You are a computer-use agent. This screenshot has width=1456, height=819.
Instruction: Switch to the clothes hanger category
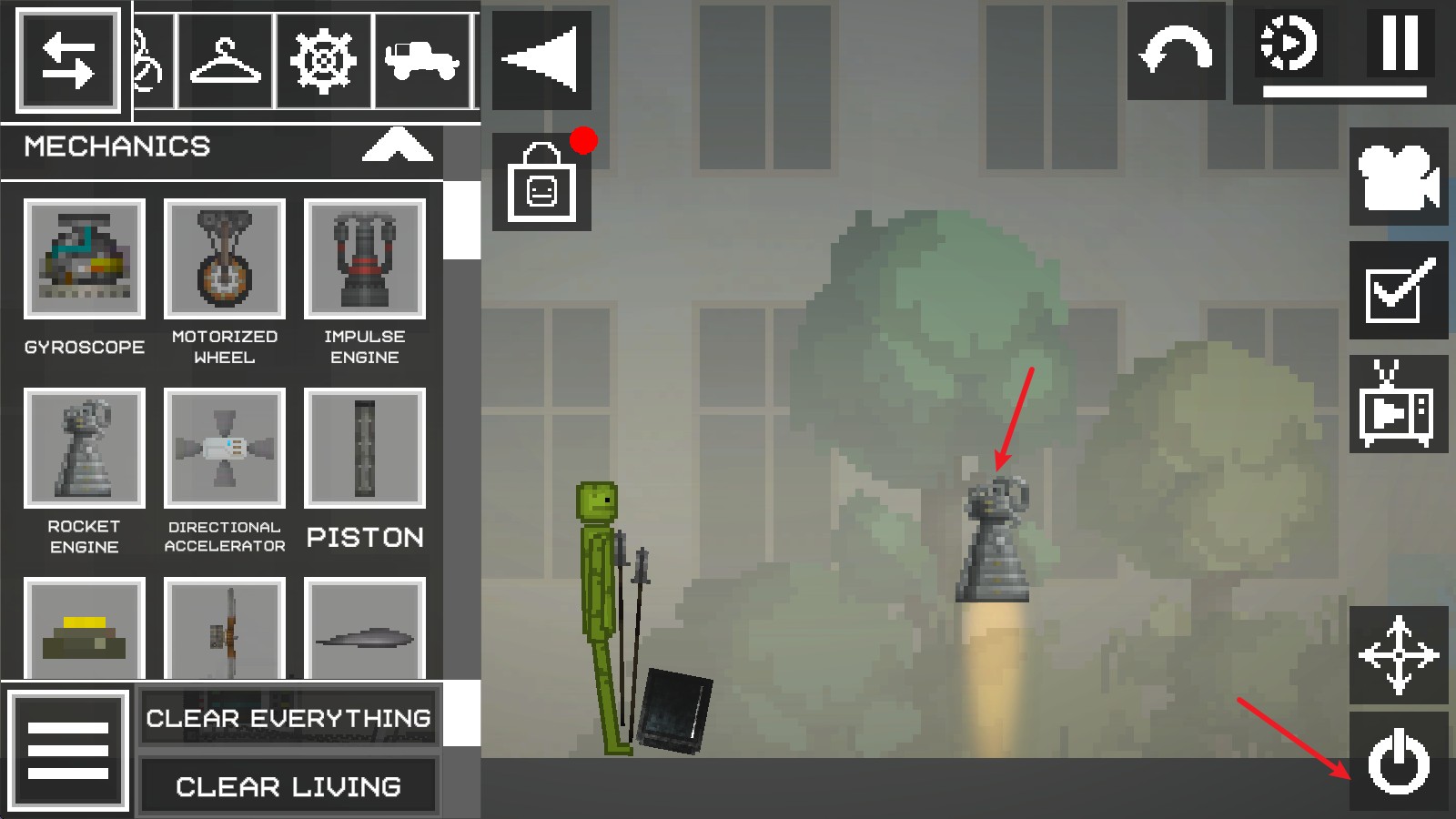click(225, 61)
